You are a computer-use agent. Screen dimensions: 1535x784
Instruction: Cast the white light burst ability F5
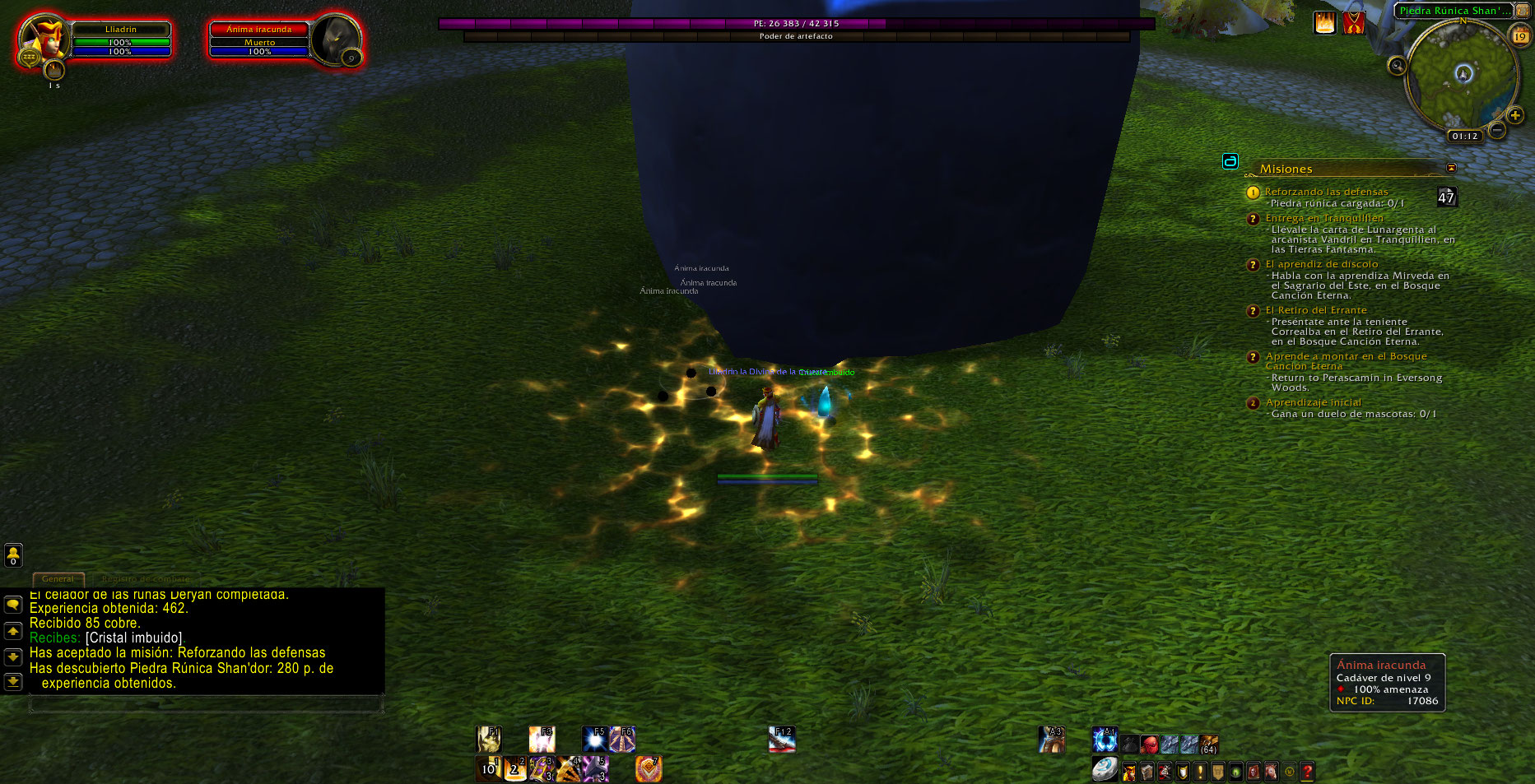(x=594, y=739)
